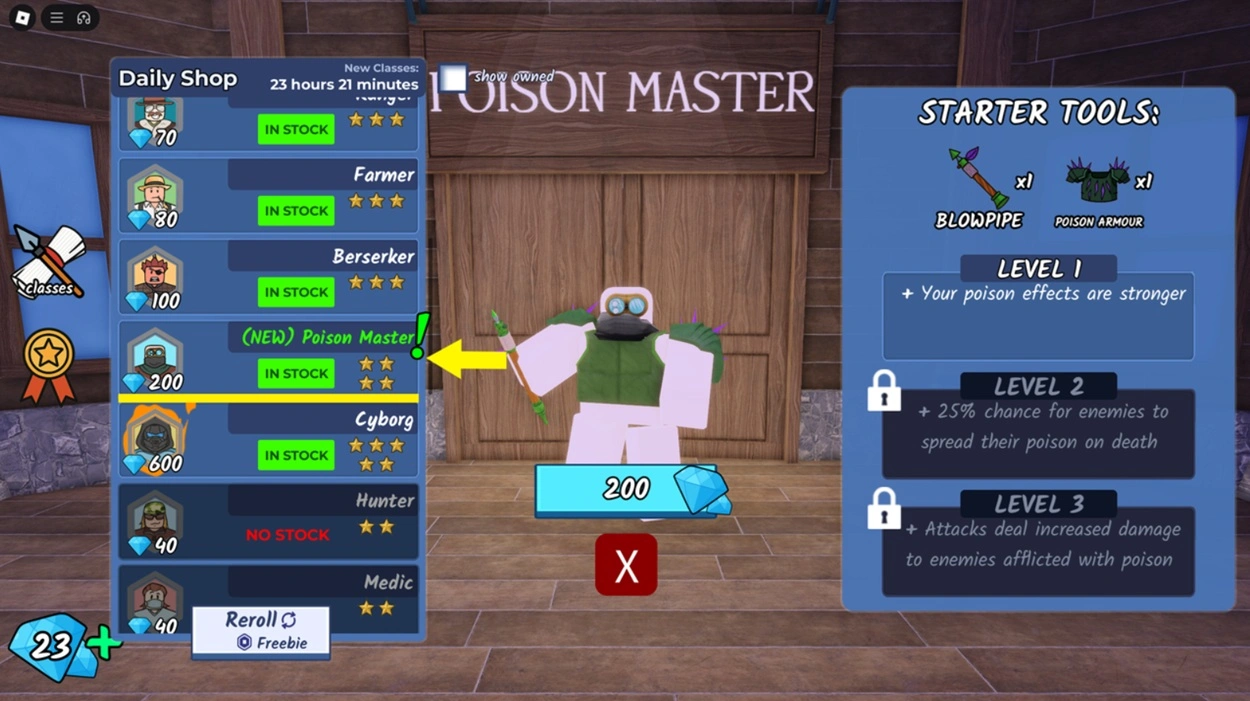Viewport: 1250px width, 701px height.
Task: Reroll the daily shop with Freebie
Action: [261, 631]
